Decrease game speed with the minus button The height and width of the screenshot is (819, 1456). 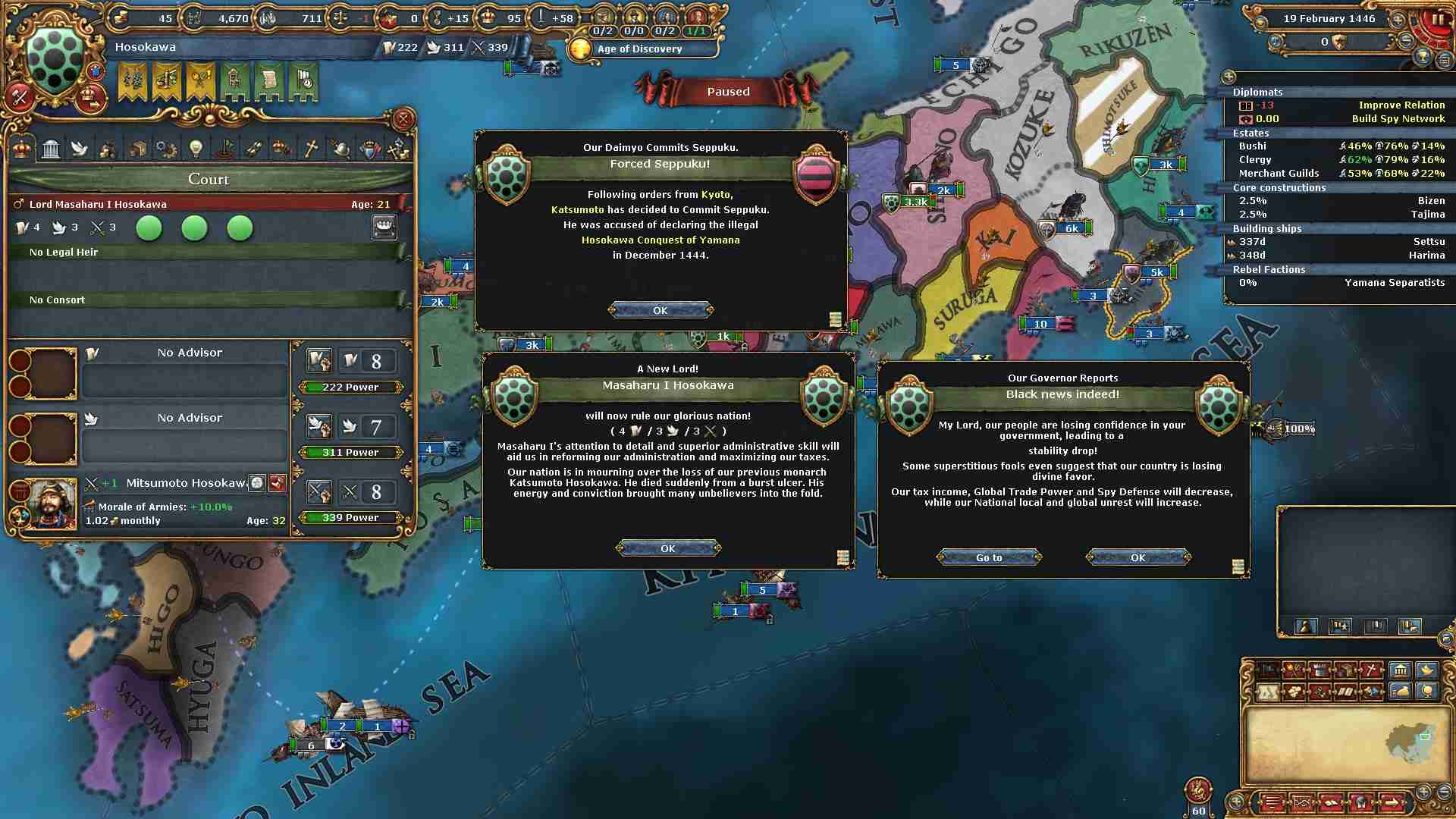click(x=1405, y=40)
